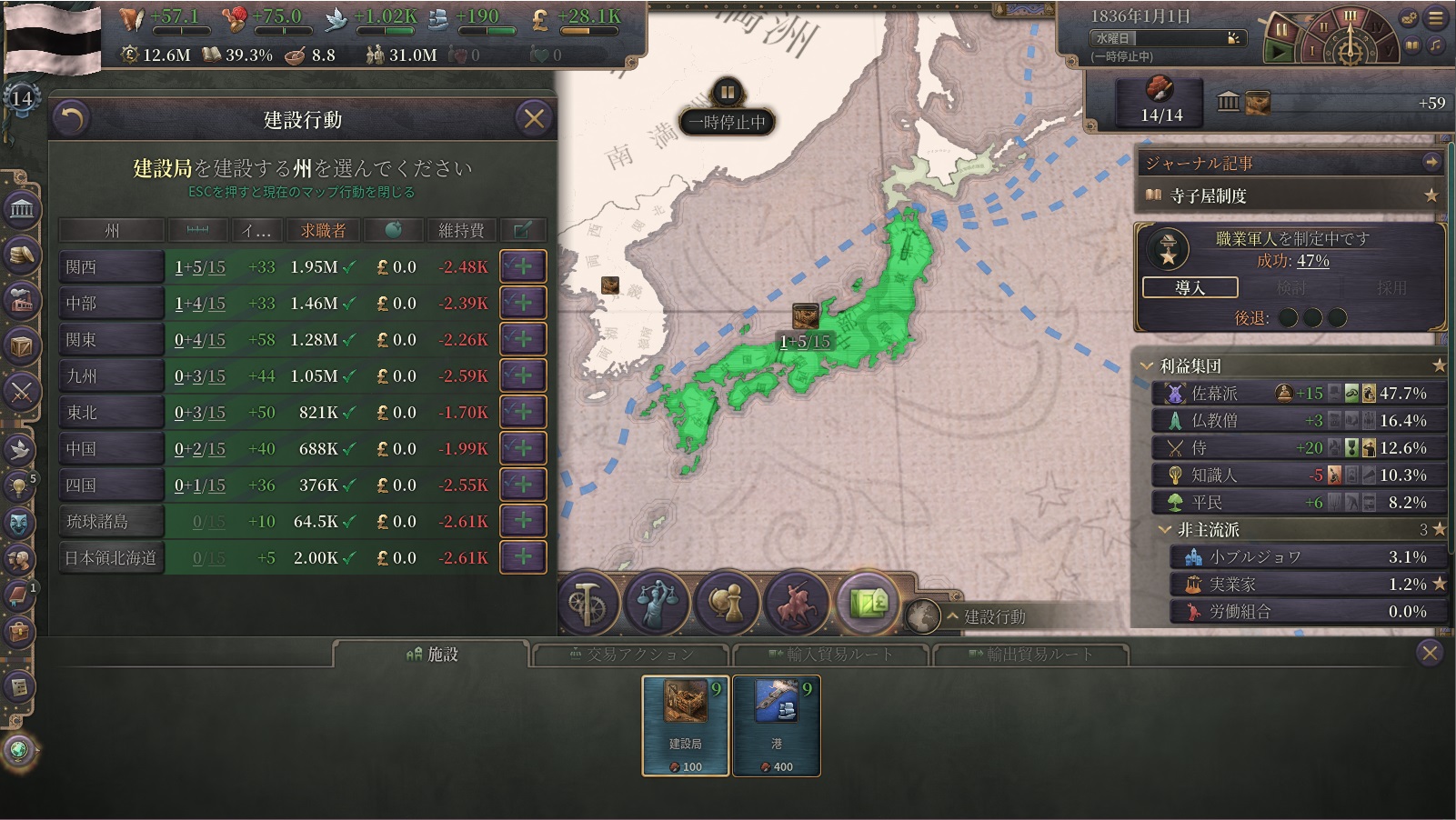
Task: Go back from the construction action panel
Action: click(x=73, y=118)
